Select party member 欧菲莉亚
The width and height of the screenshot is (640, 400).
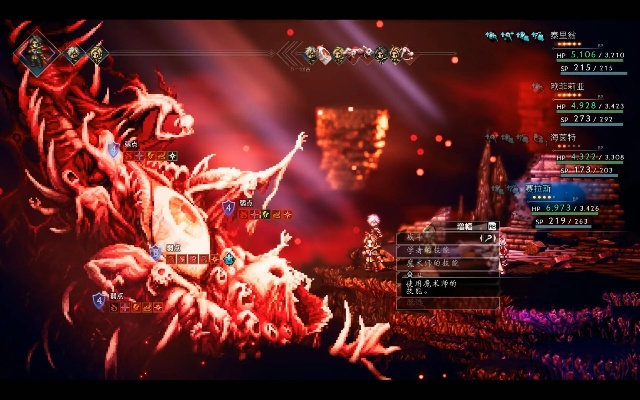tap(567, 87)
